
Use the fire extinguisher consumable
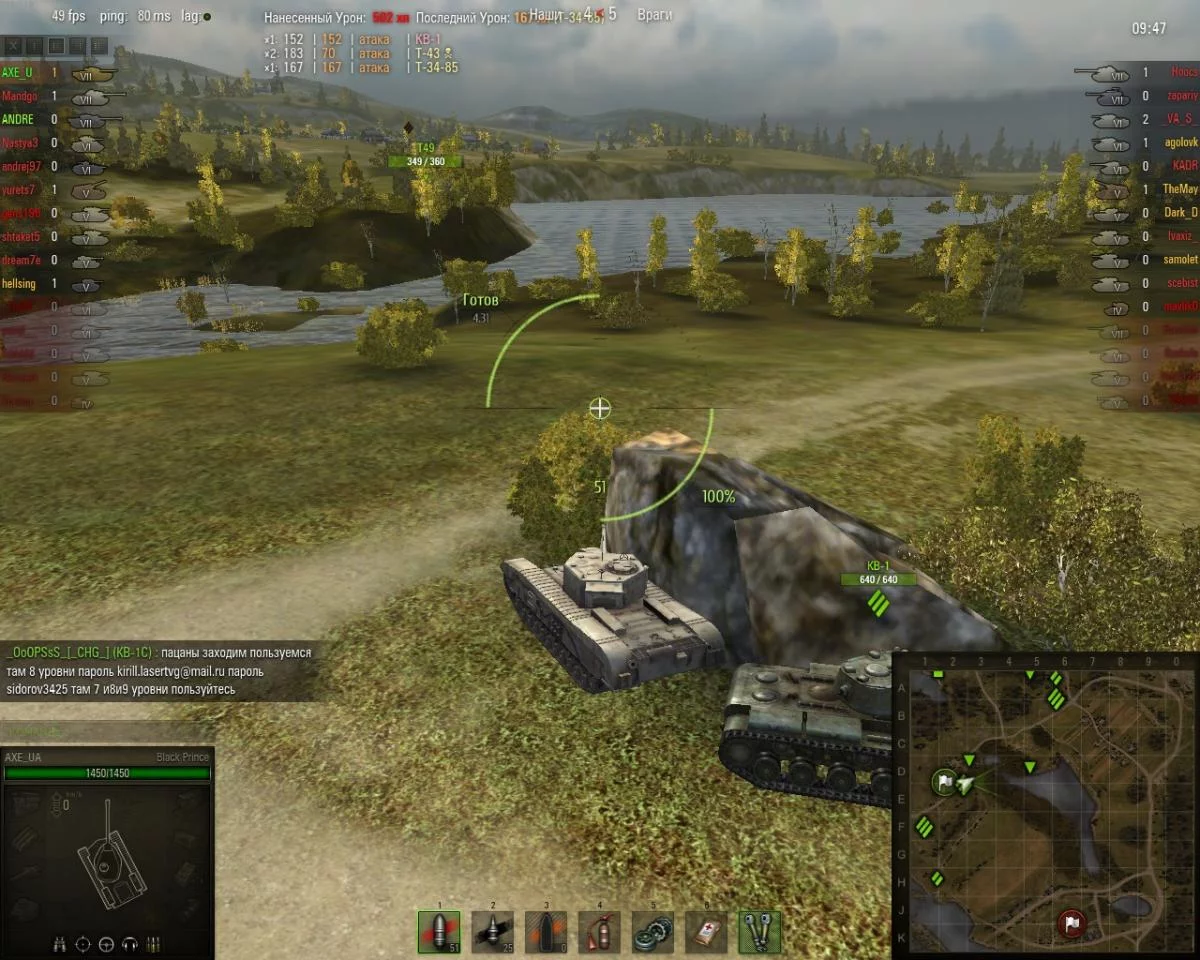(599, 931)
